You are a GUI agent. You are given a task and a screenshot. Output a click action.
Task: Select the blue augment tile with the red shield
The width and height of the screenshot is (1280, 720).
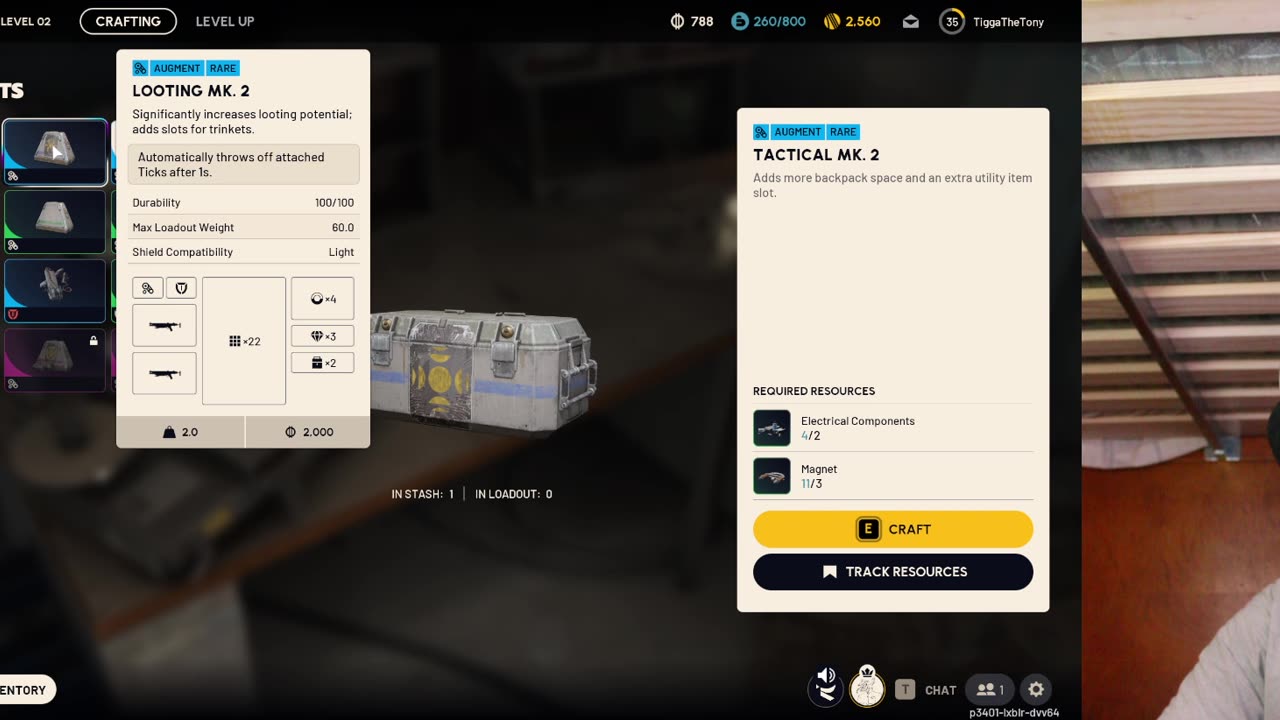pyautogui.click(x=55, y=291)
